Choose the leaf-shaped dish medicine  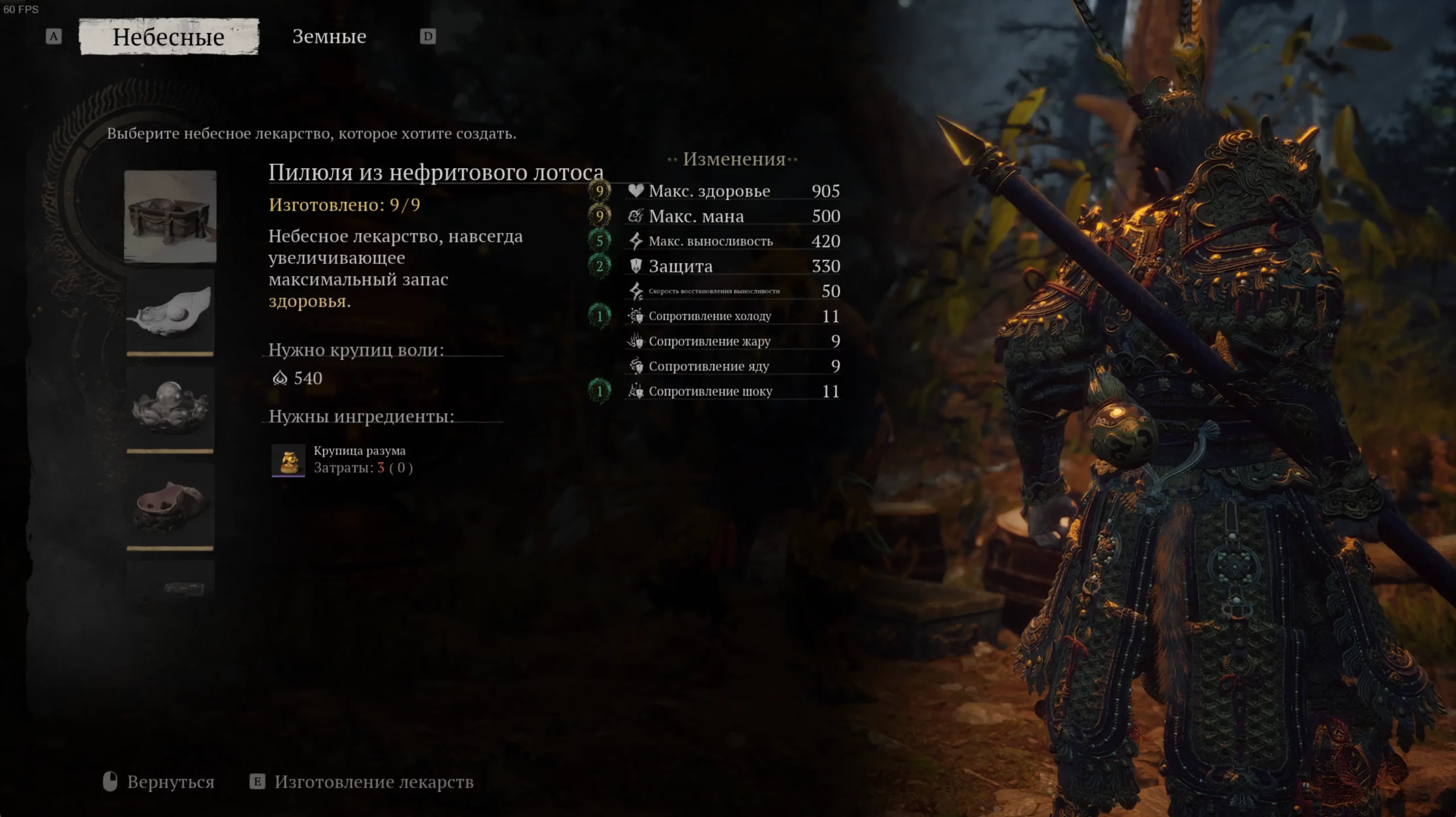[x=170, y=312]
